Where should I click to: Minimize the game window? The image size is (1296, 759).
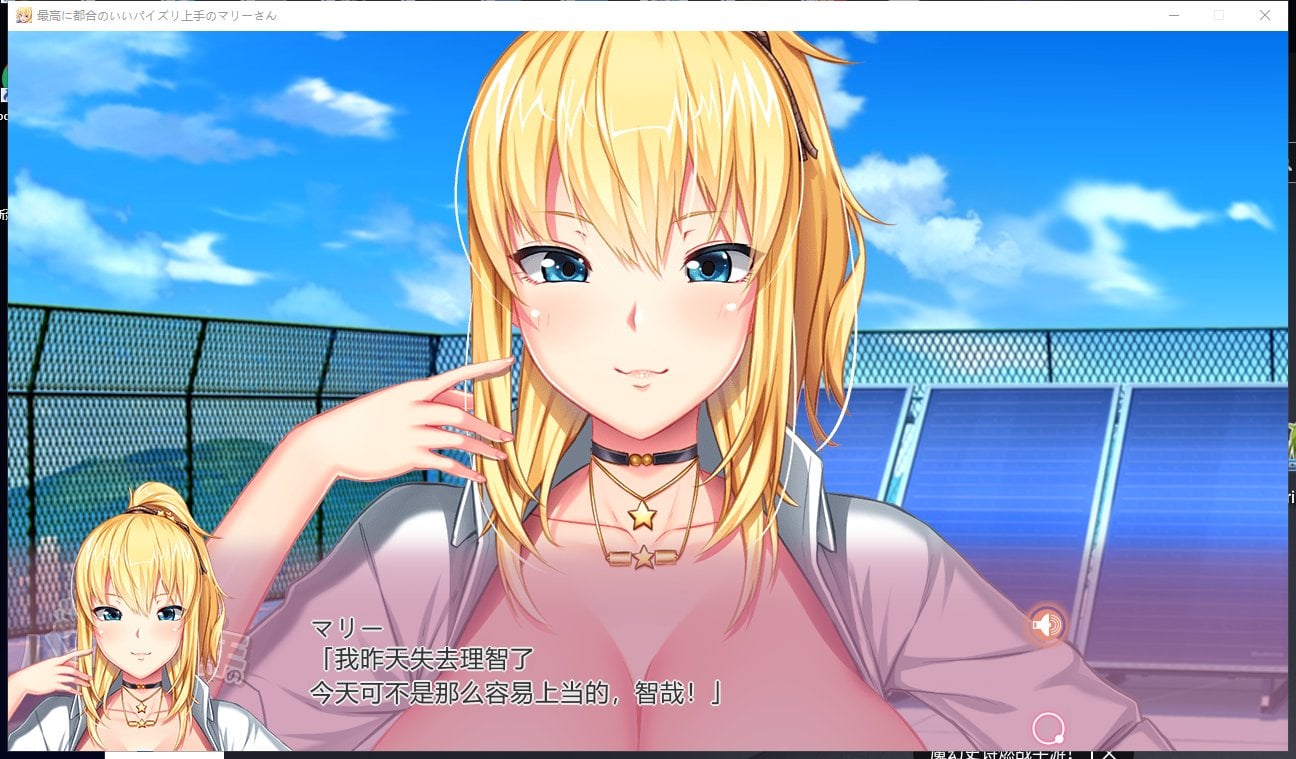coord(1174,15)
